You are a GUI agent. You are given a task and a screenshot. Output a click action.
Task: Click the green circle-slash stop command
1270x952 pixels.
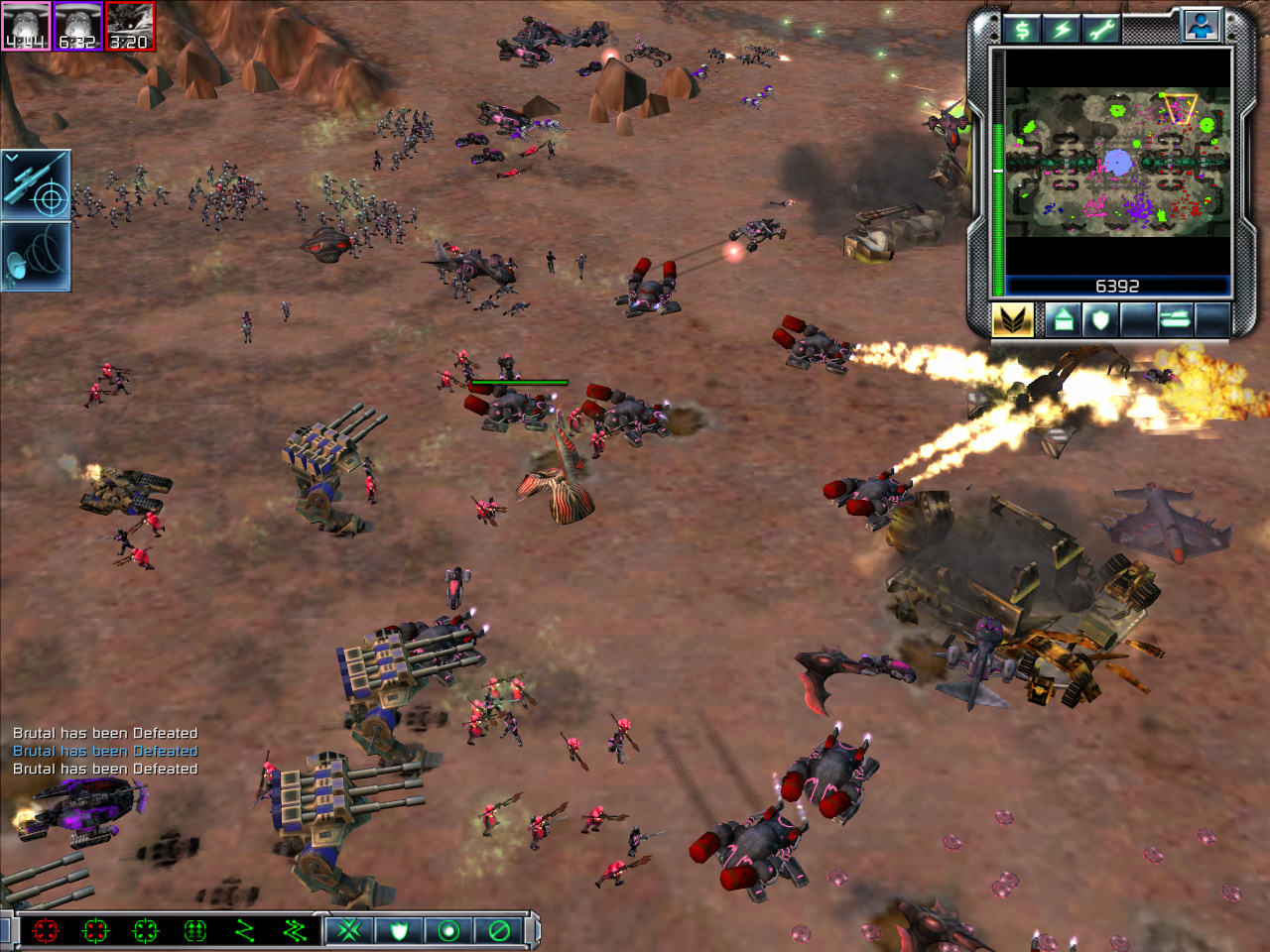pos(499,930)
